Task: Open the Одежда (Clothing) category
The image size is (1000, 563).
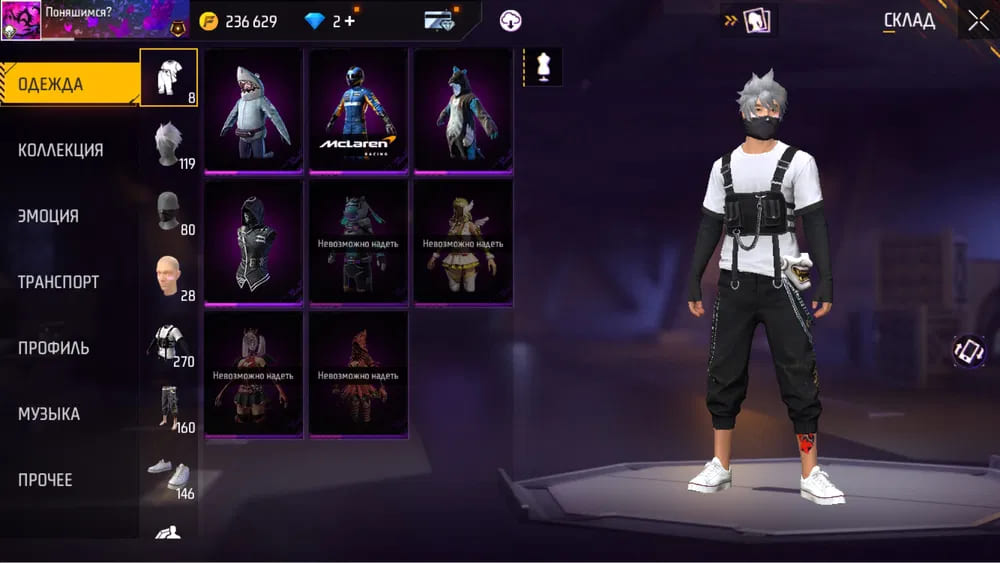Action: (68, 84)
